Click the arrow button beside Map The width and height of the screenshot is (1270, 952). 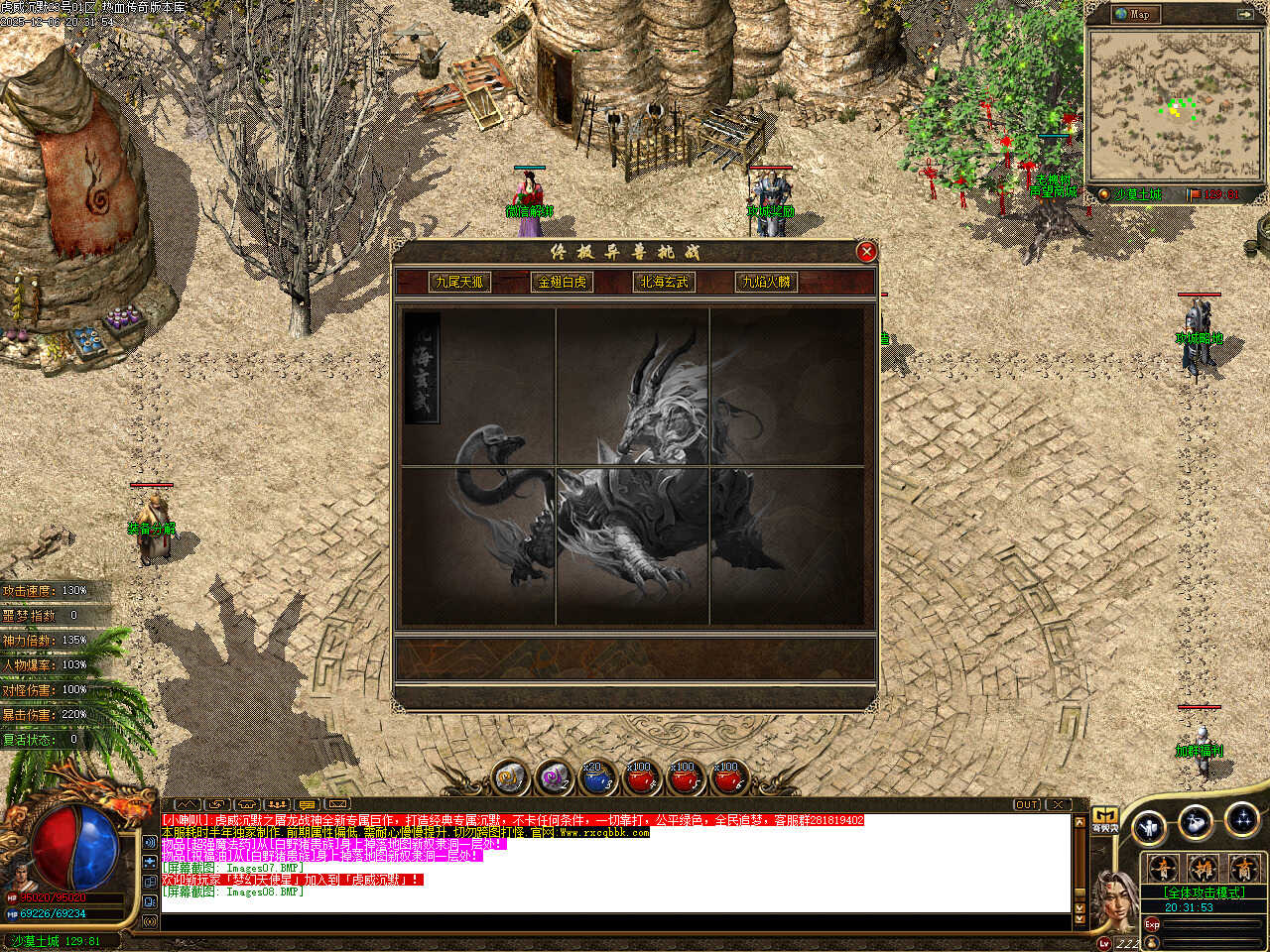point(1244,14)
